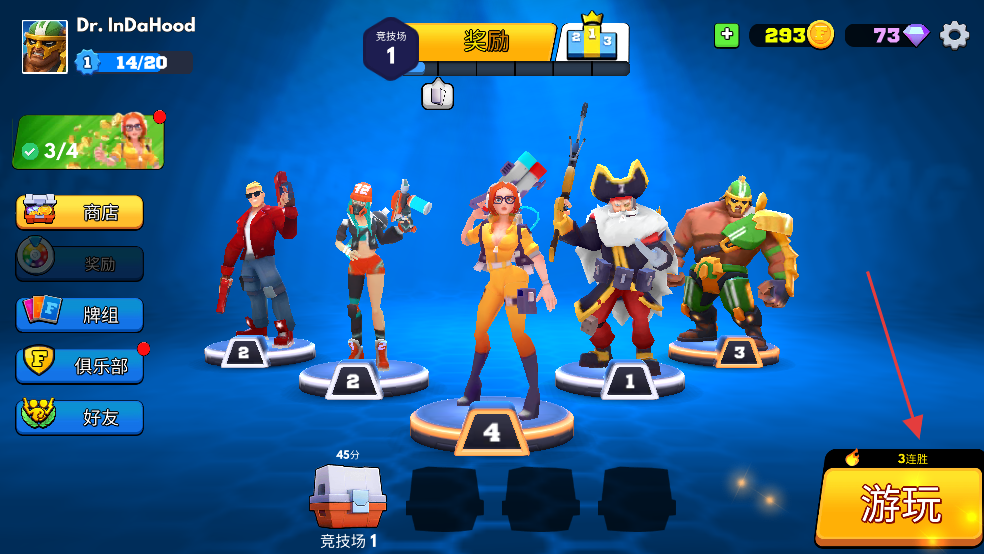The height and width of the screenshot is (554, 984).
Task: Tap the gold coin currency counter
Action: click(x=792, y=36)
